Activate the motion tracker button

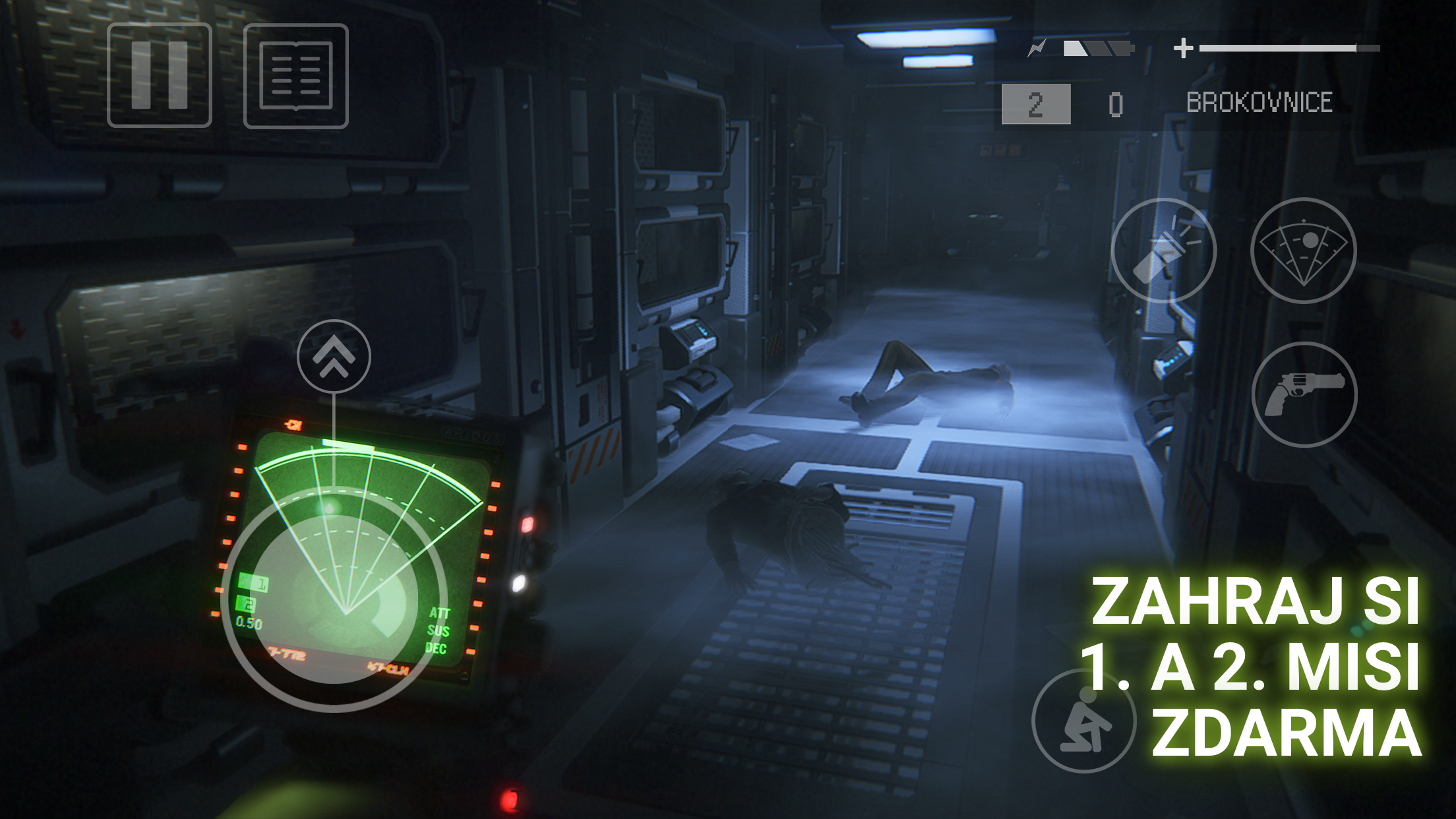point(1303,251)
